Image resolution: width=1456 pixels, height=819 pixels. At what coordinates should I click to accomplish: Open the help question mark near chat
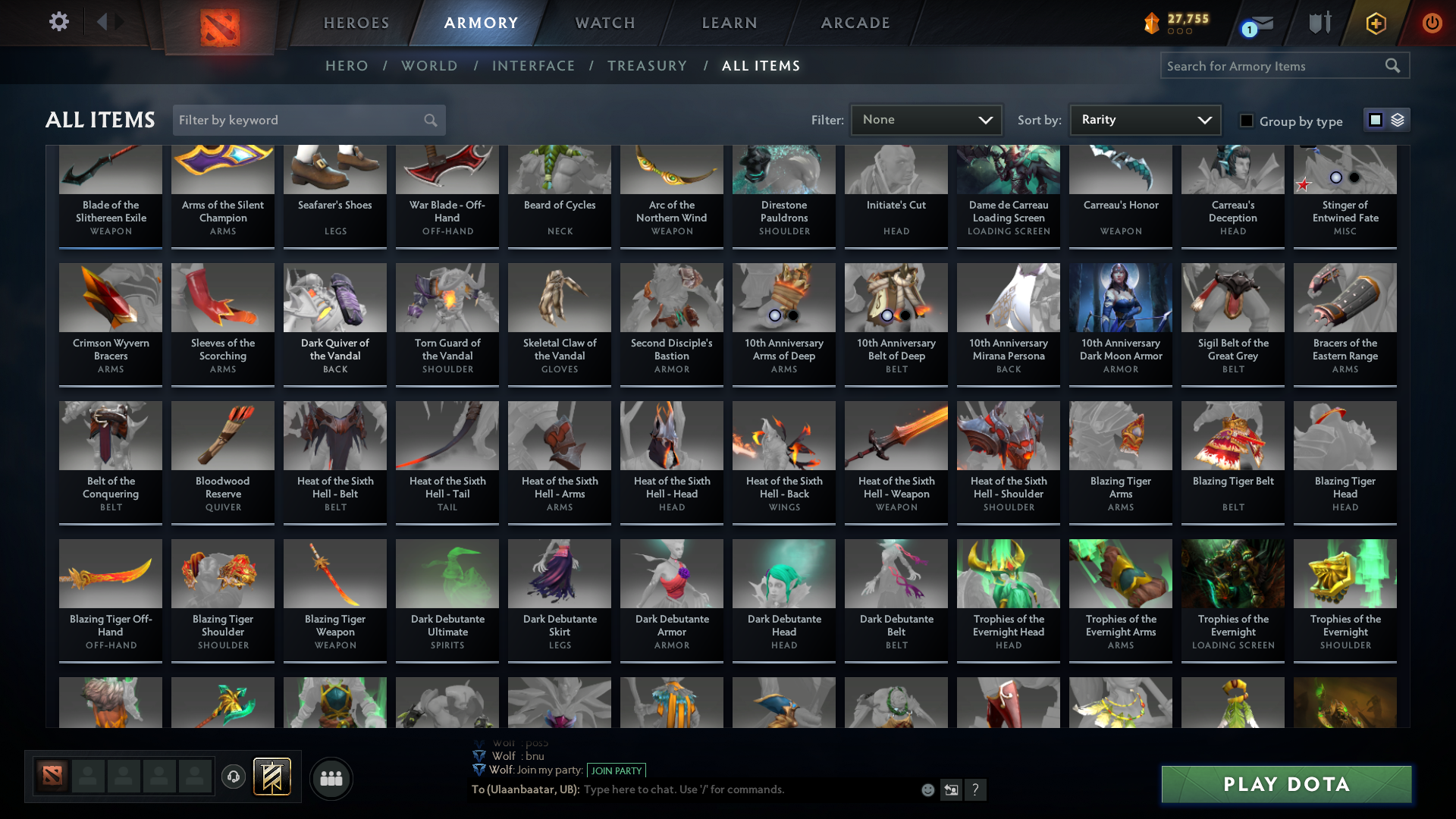point(976,789)
